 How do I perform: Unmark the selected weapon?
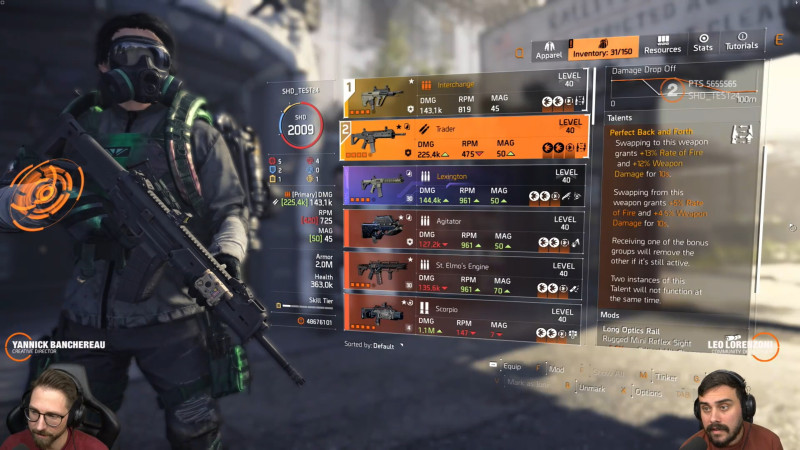(590, 389)
